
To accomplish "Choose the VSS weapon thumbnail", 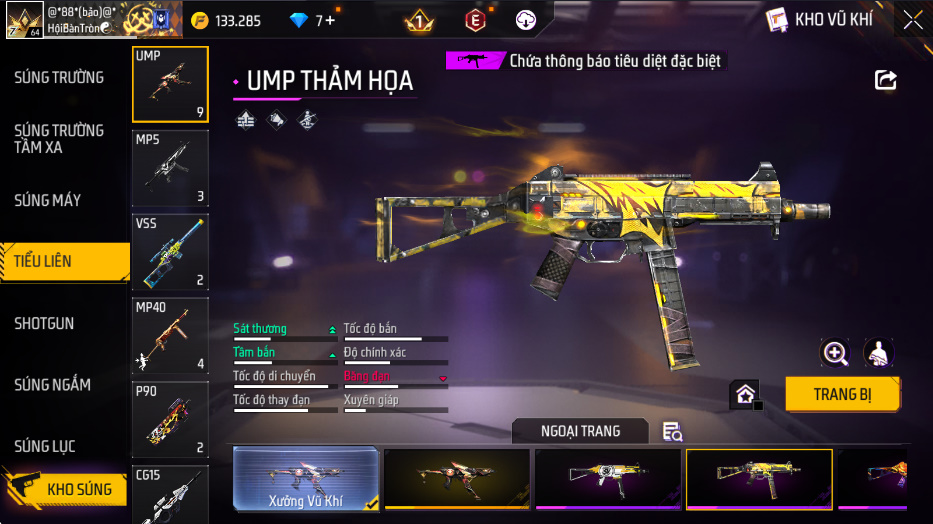I will point(170,251).
